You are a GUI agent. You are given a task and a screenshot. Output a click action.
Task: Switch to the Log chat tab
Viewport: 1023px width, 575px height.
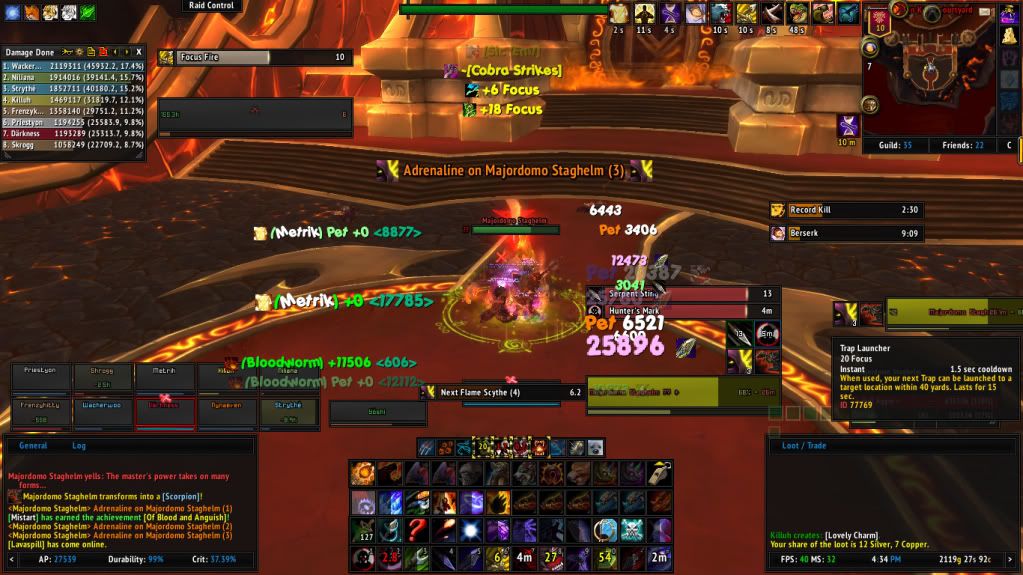tap(79, 446)
